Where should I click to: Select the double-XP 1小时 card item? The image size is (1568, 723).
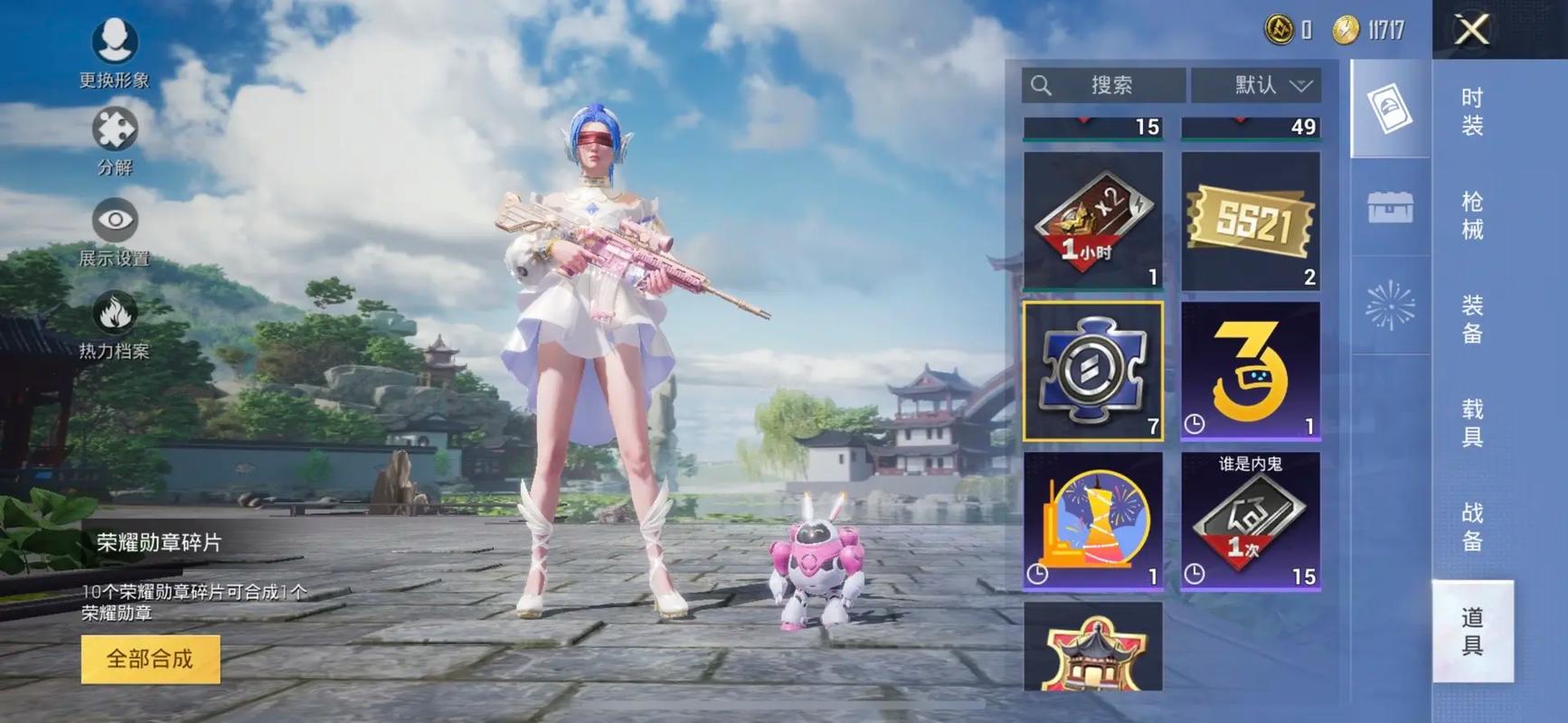pyautogui.click(x=1093, y=221)
